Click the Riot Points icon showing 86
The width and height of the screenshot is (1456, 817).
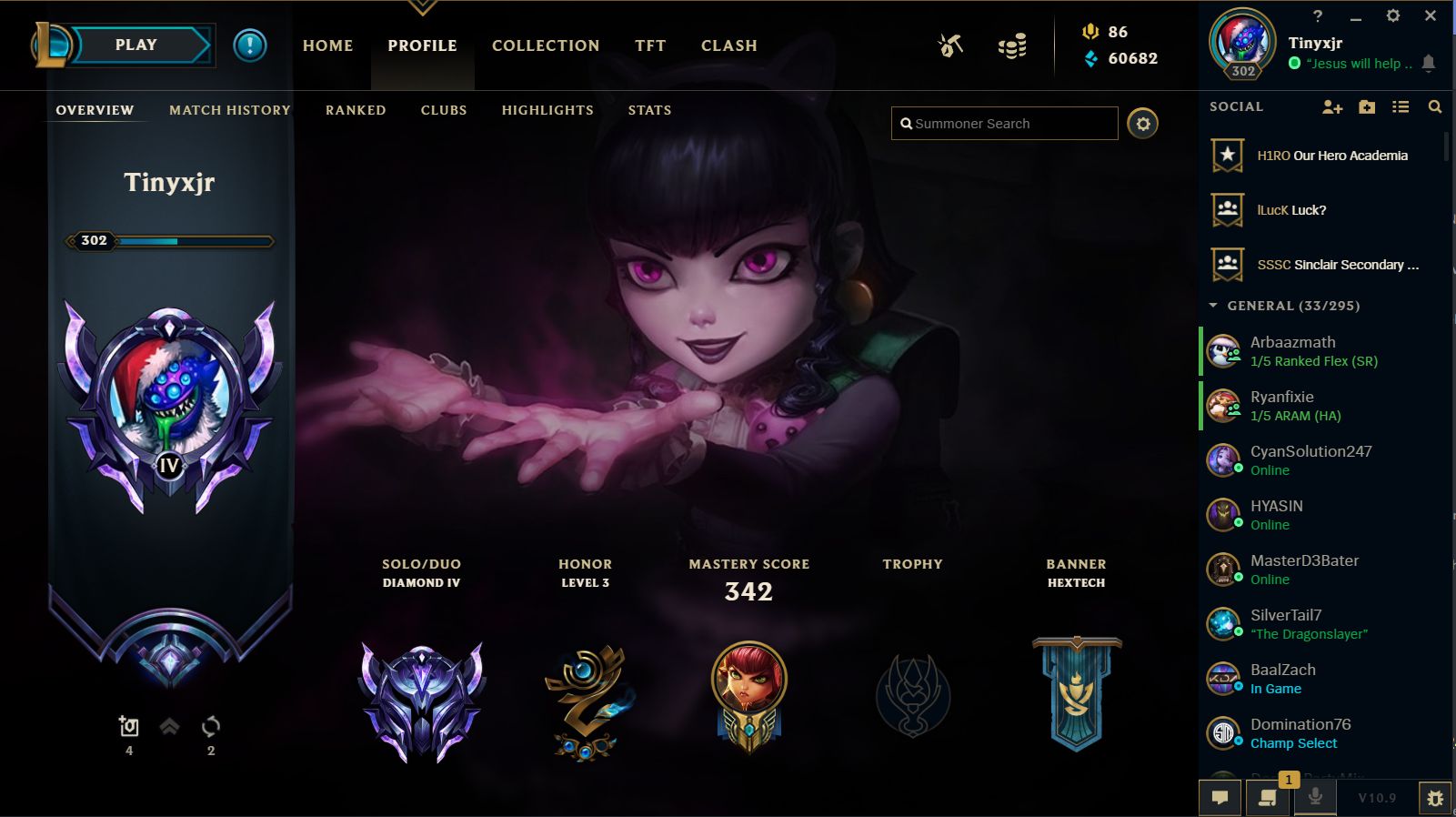point(1090,32)
